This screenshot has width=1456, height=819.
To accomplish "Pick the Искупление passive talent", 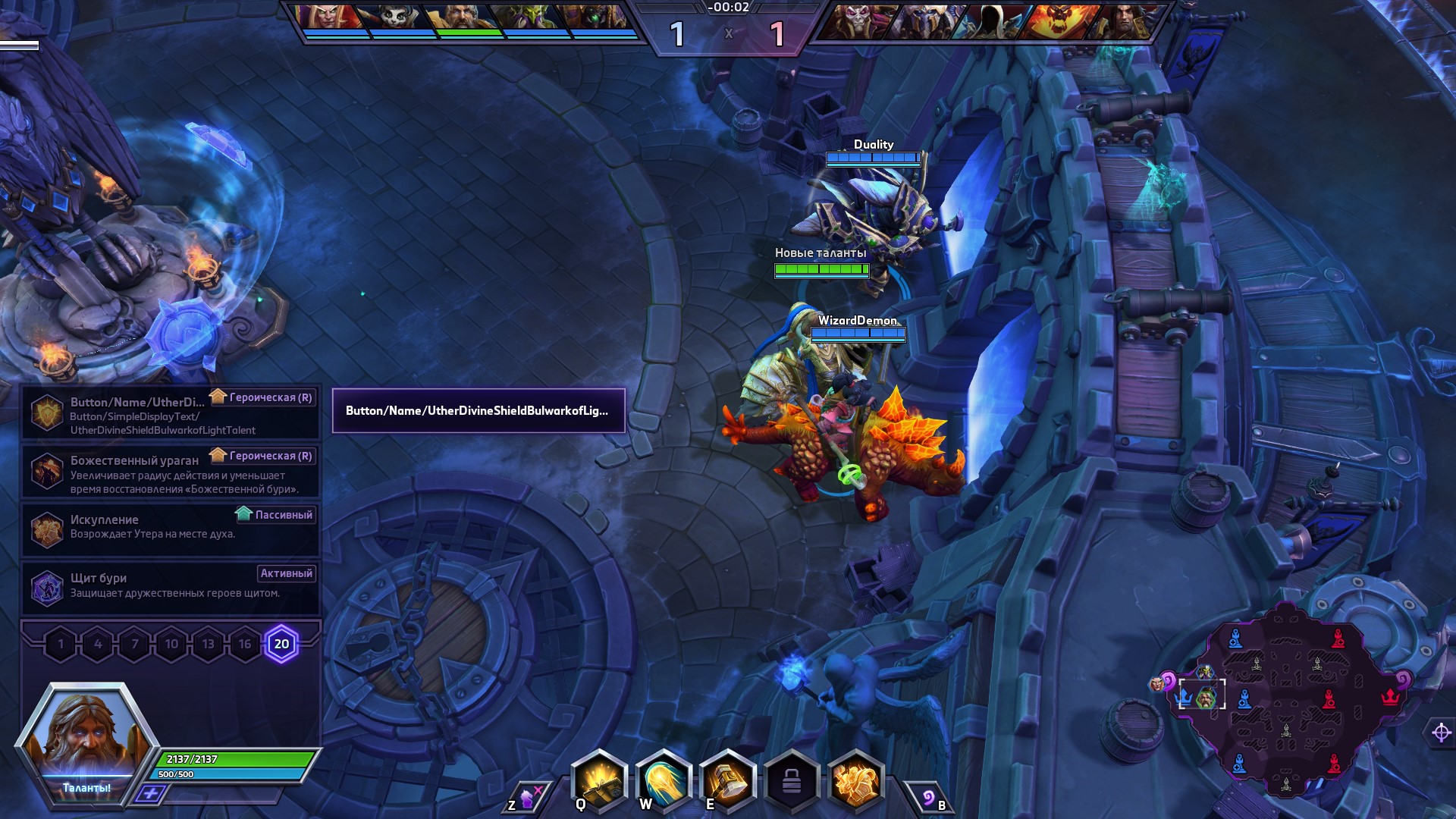I will (x=171, y=529).
